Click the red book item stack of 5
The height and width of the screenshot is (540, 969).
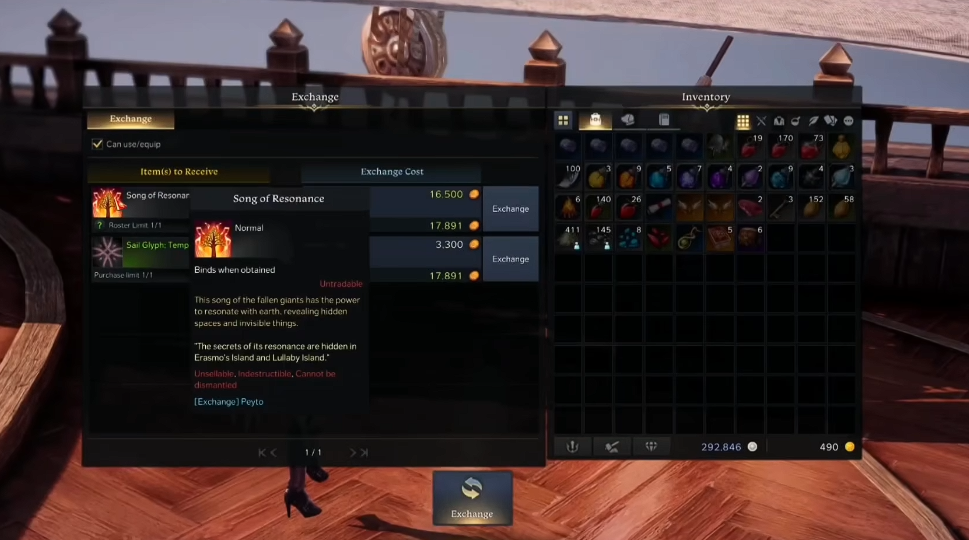(x=720, y=238)
